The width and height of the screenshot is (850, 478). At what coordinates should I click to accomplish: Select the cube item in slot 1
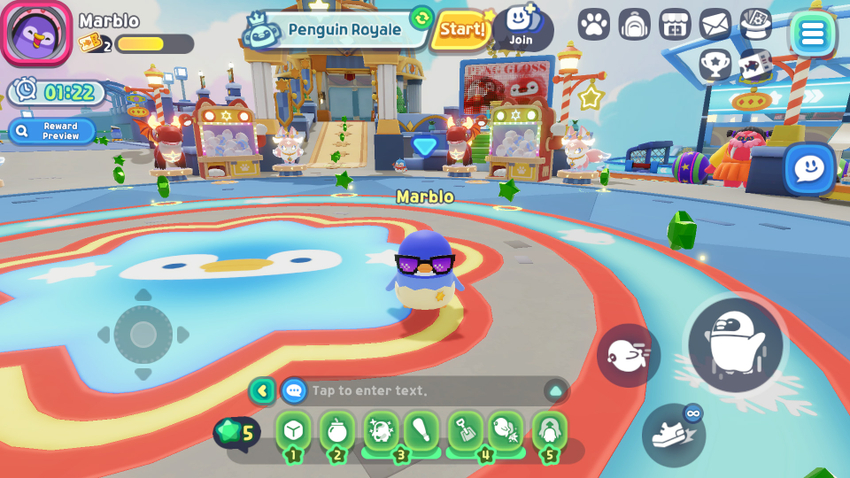pyautogui.click(x=293, y=431)
